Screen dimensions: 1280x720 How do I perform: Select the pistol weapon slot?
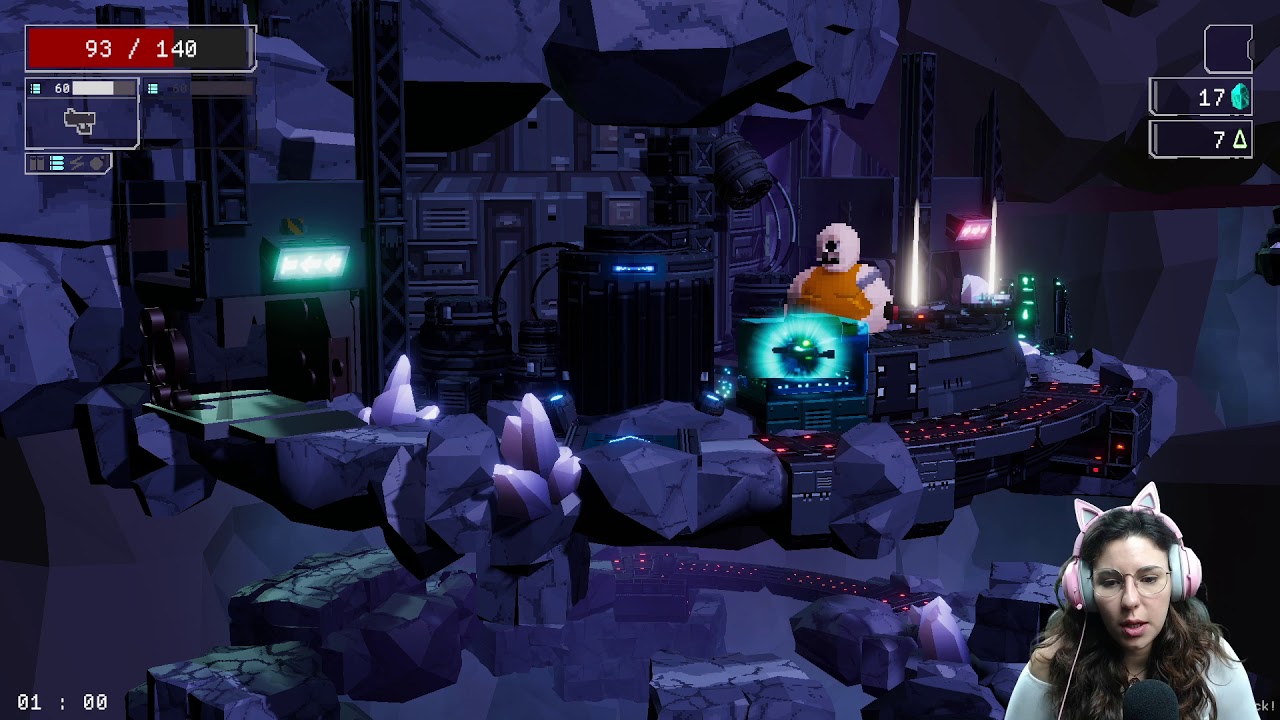click(81, 121)
